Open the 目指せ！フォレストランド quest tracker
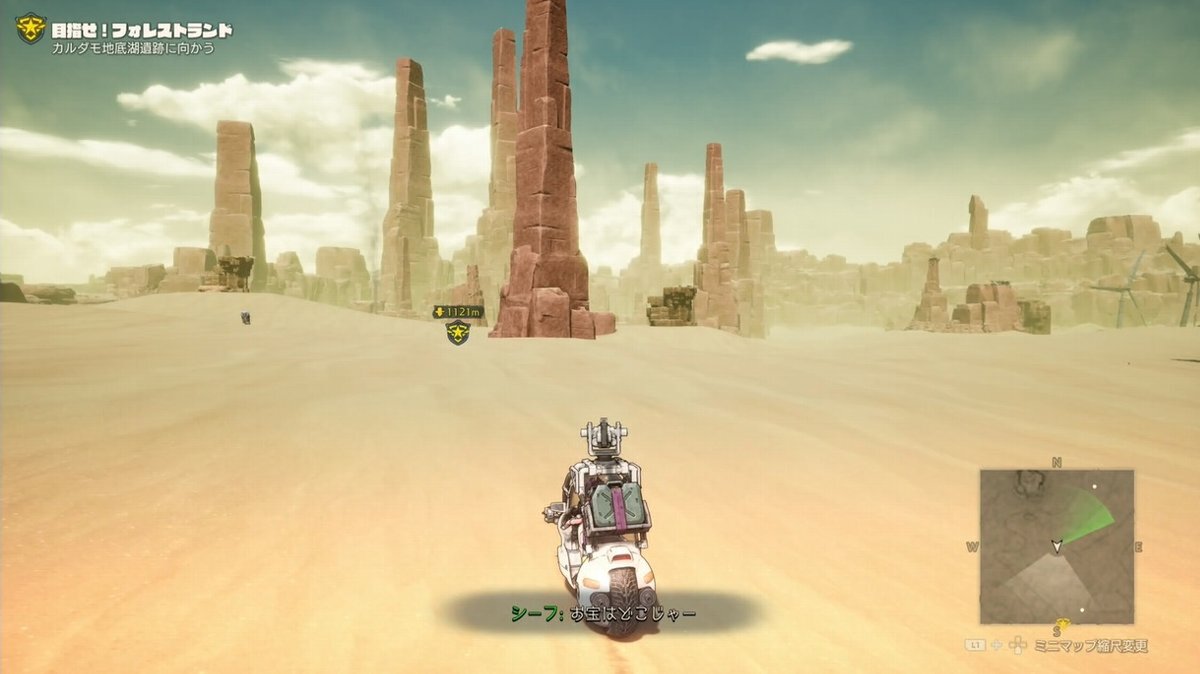Screen dimensions: 1200x674 pyautogui.click(x=141, y=30)
